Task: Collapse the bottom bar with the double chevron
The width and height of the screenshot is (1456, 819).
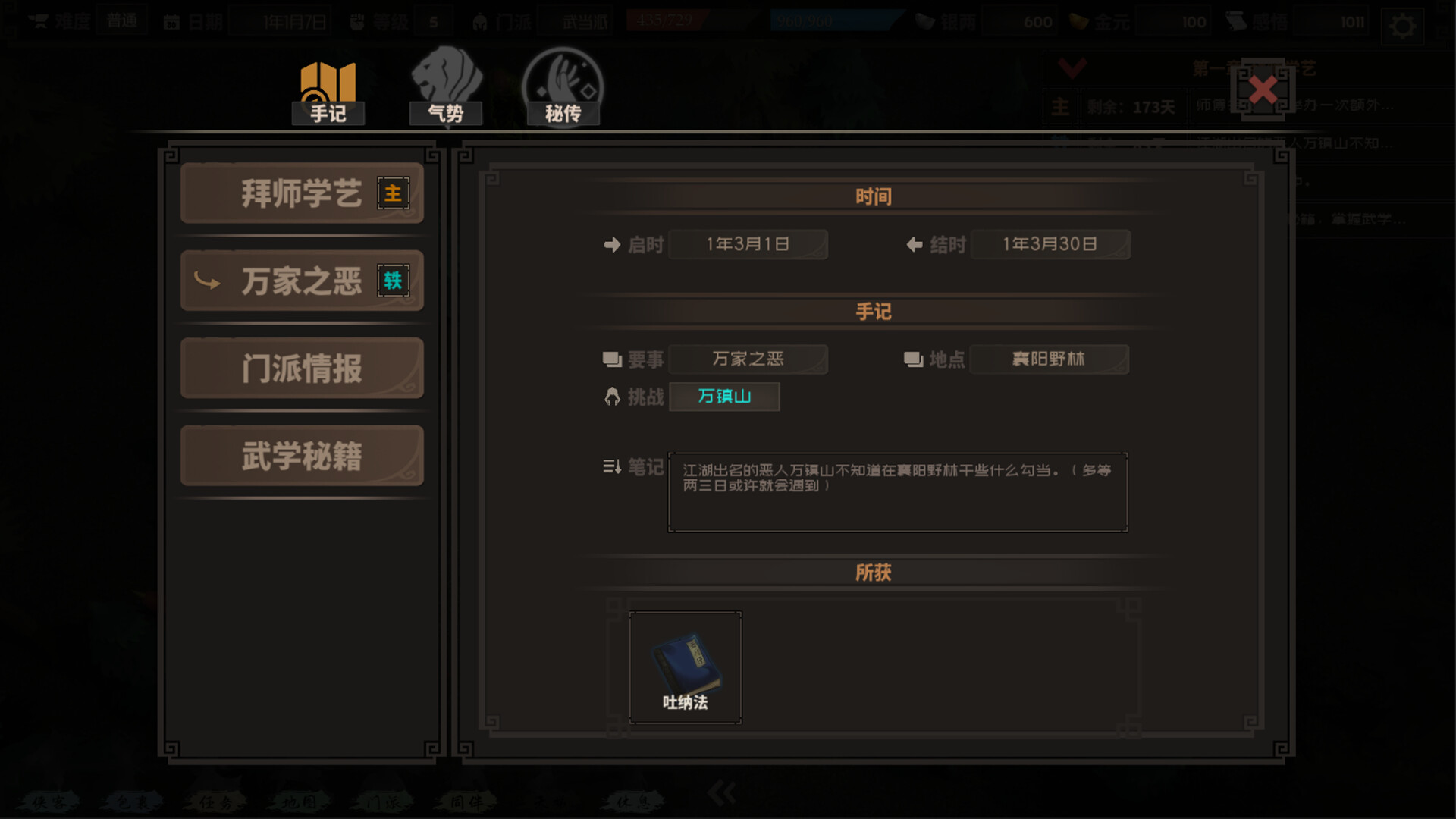Action: coord(720,791)
